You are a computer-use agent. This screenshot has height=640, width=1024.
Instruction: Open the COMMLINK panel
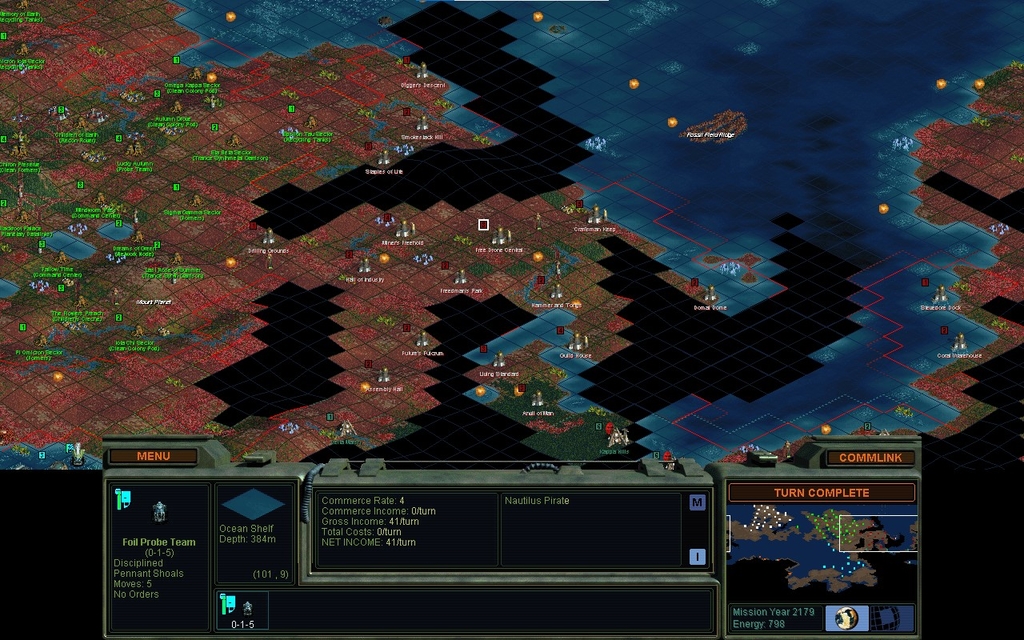870,457
